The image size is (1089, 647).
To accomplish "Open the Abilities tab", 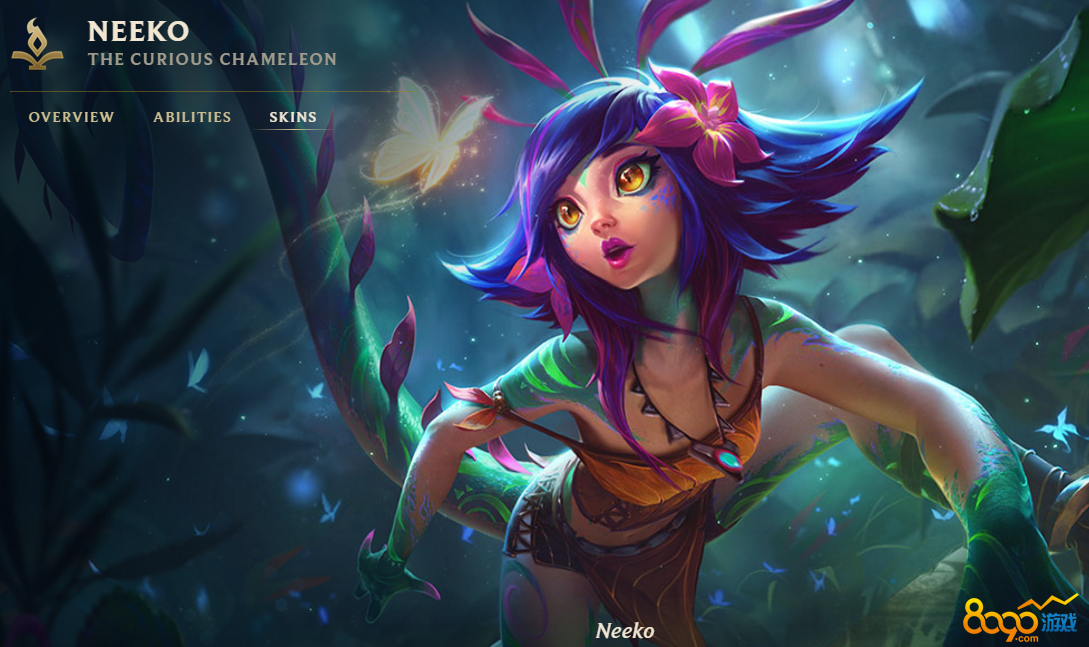I will coord(192,117).
